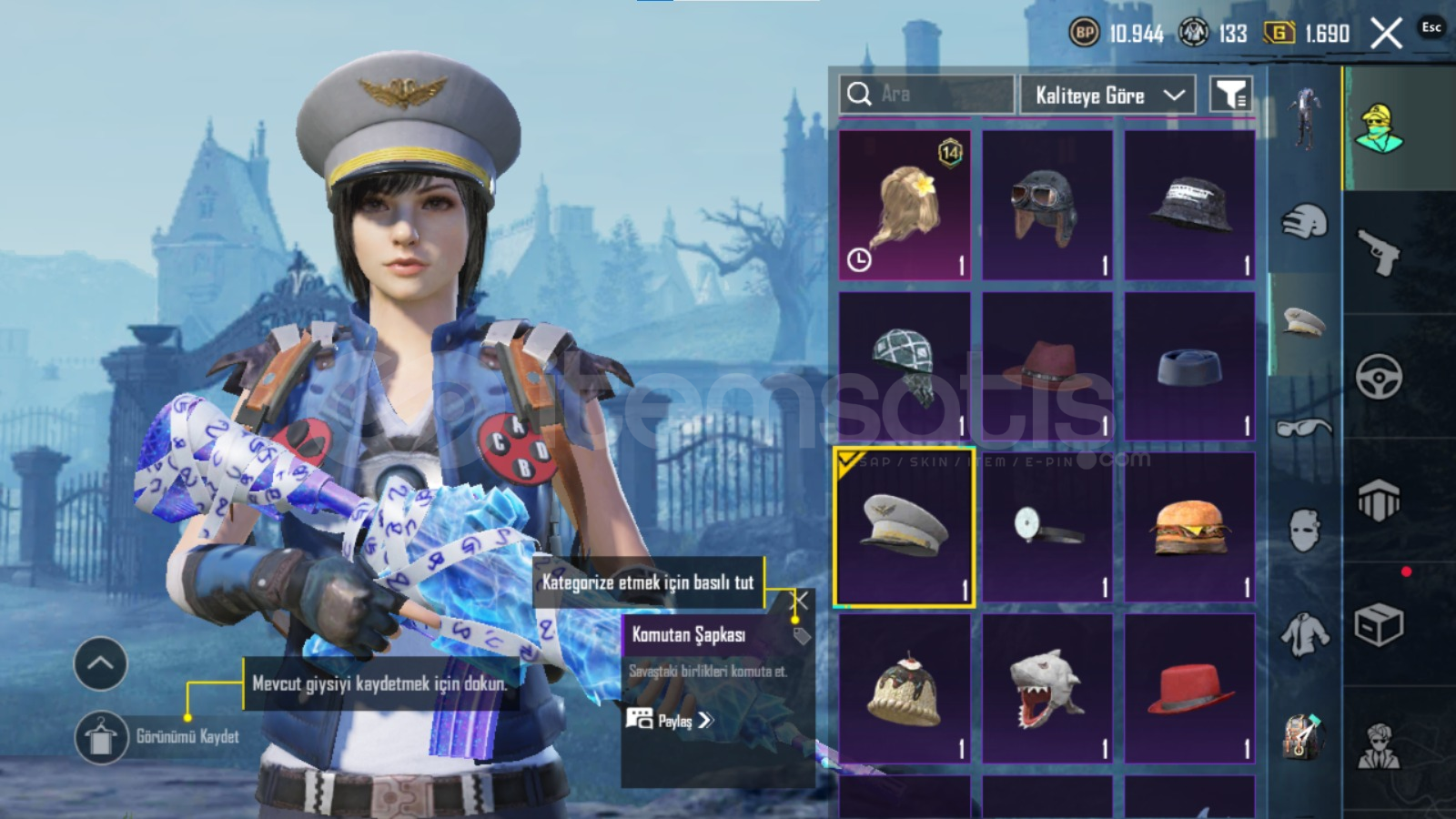Viewport: 1456px width, 819px height.
Task: Expand the up-arrow chevron button
Action: (x=100, y=663)
